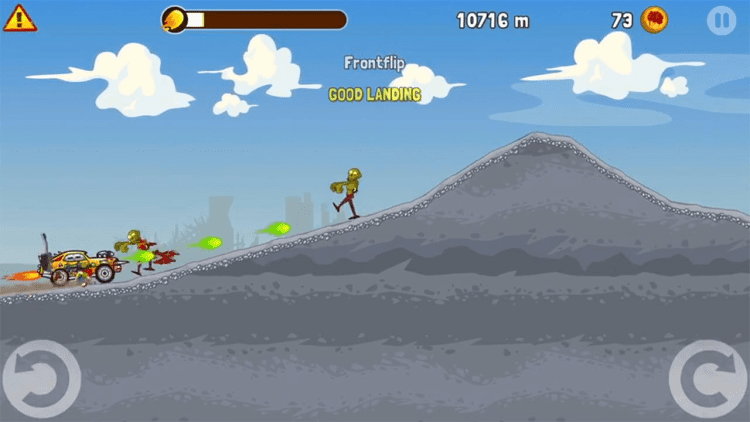
Task: Pause the game
Action: (x=720, y=19)
